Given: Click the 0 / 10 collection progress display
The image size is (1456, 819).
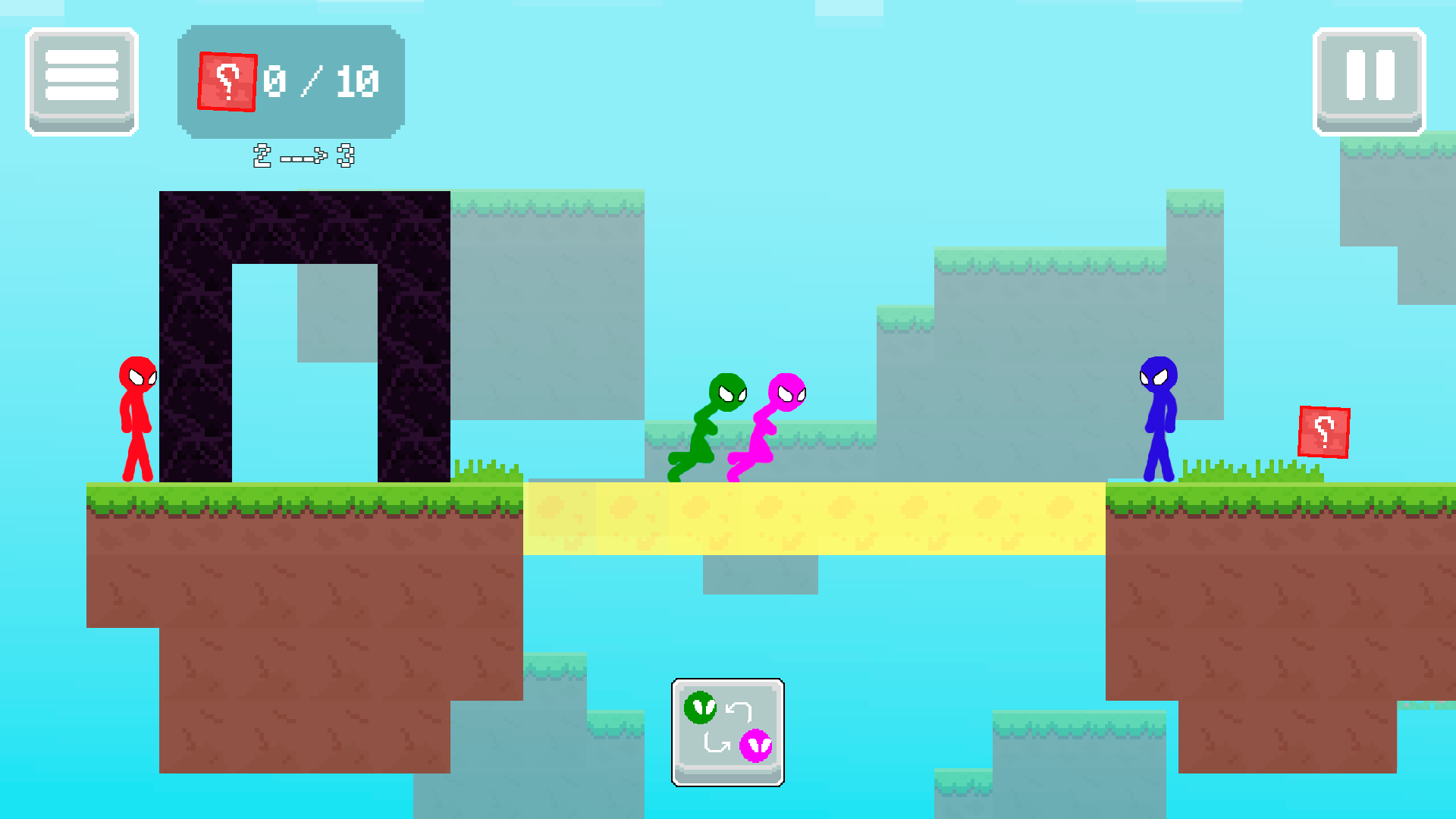Looking at the screenshot, I should [x=321, y=80].
